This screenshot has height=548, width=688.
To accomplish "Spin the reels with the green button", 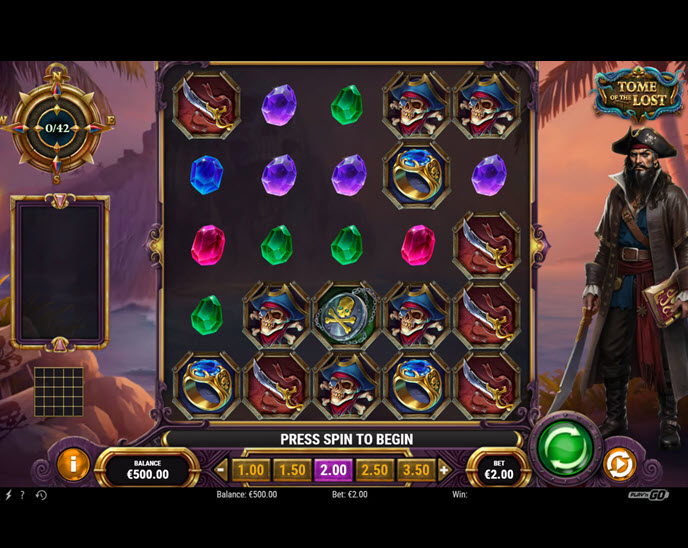I will click(x=565, y=447).
